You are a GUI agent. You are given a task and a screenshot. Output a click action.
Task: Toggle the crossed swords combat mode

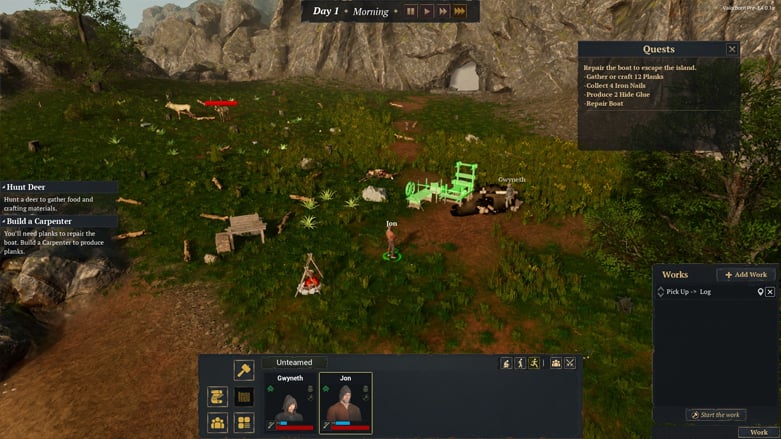570,363
